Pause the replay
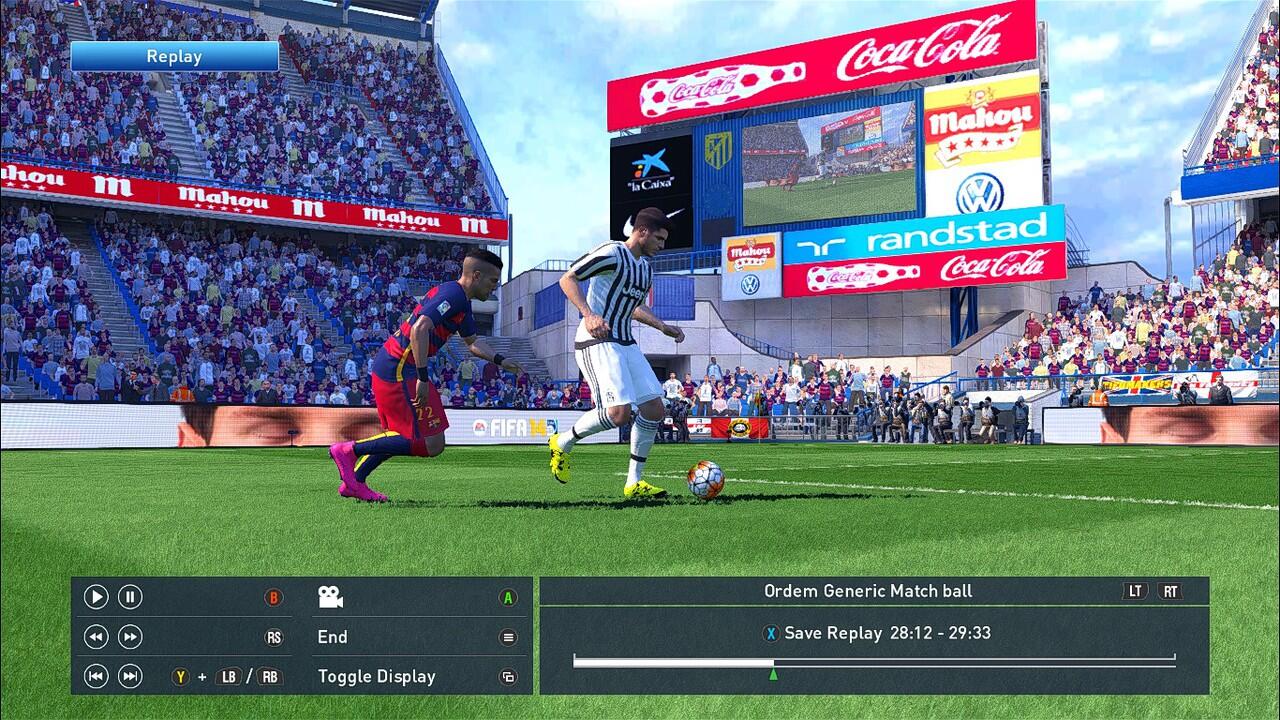This screenshot has height=720, width=1280. (x=130, y=597)
